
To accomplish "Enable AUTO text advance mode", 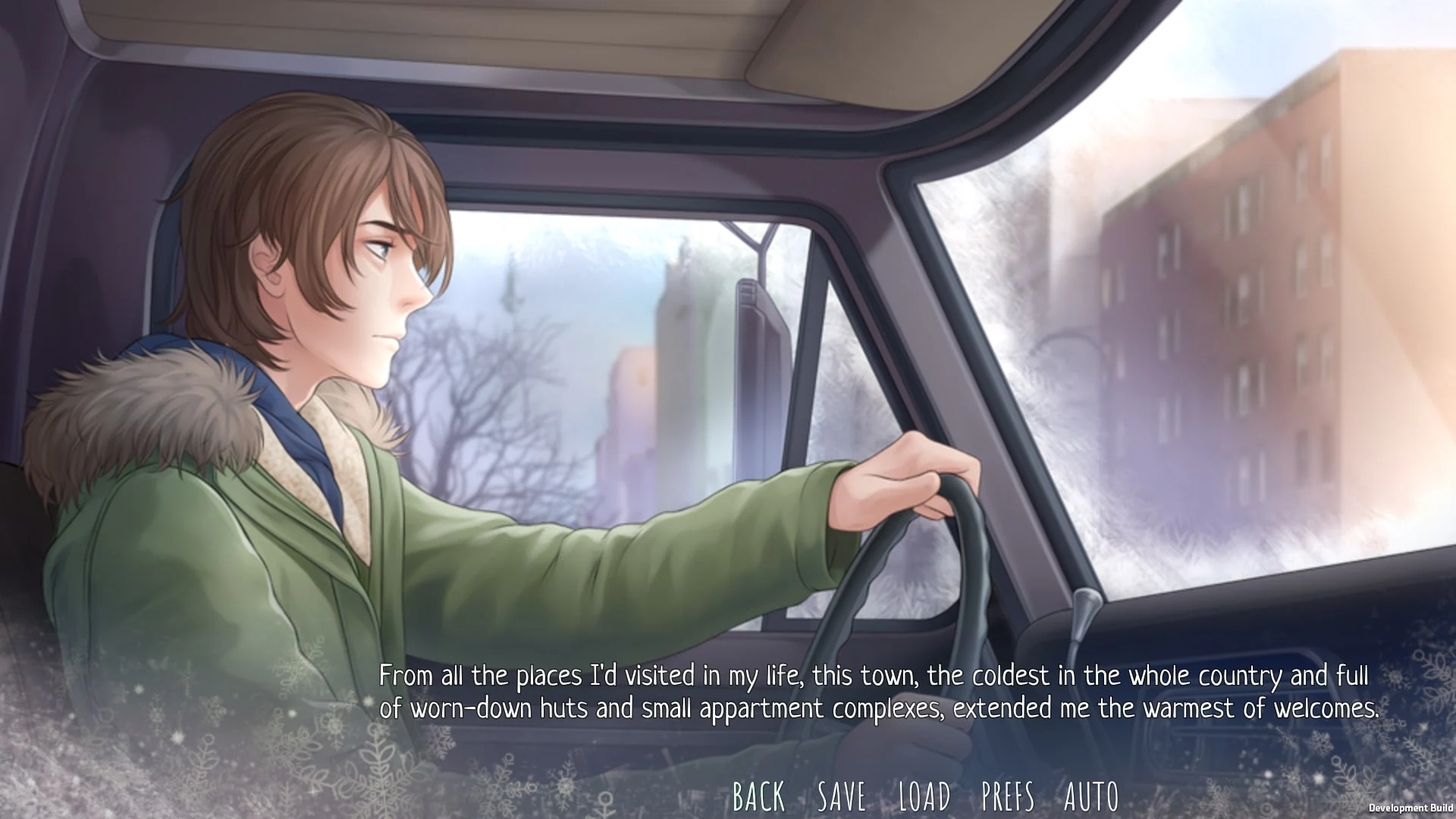I will 1090,796.
